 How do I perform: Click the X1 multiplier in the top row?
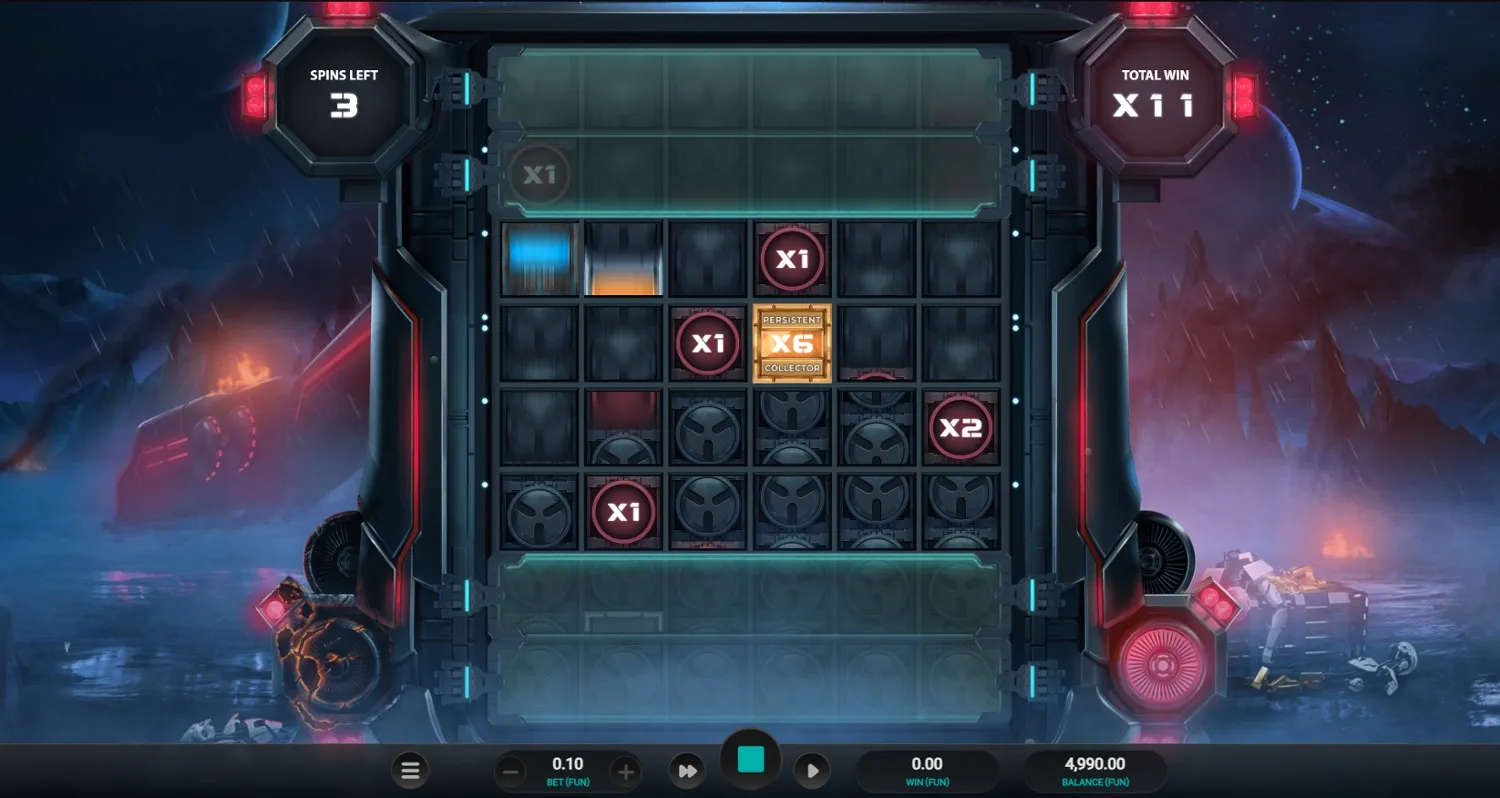point(792,258)
